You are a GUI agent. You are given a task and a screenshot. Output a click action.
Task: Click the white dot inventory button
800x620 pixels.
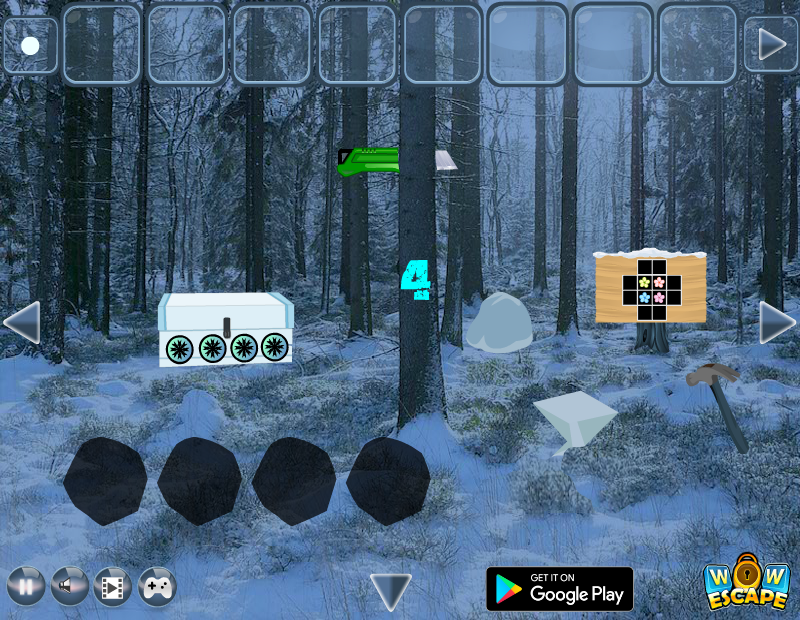point(30,45)
